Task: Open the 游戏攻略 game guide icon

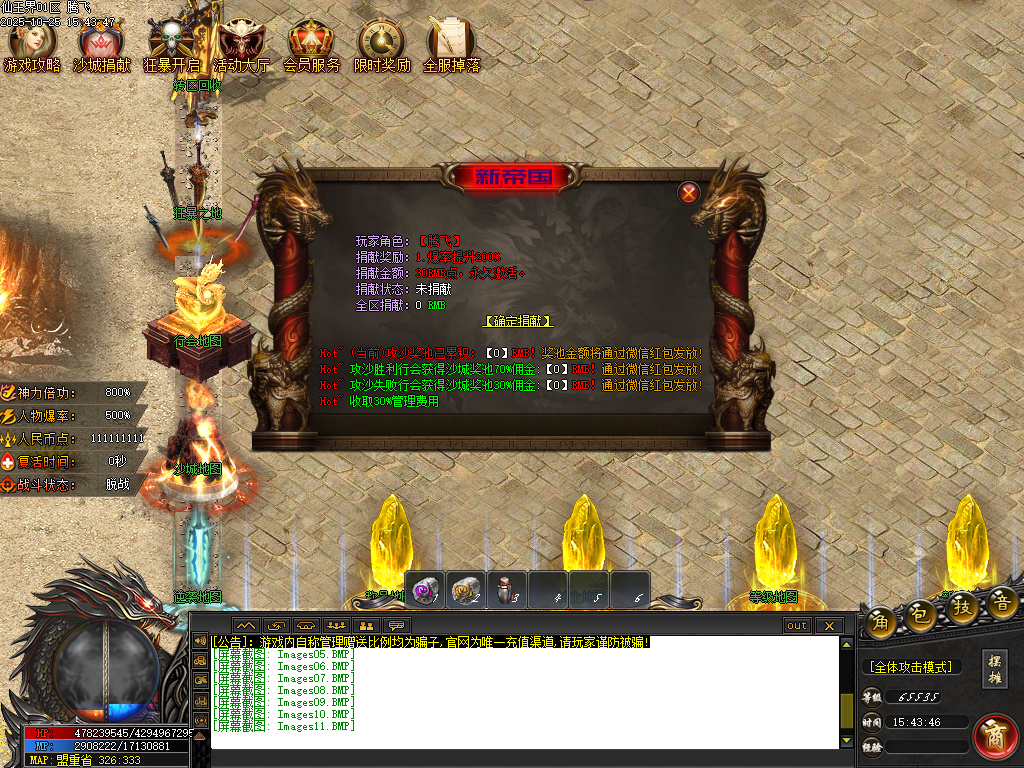Action: coord(32,46)
